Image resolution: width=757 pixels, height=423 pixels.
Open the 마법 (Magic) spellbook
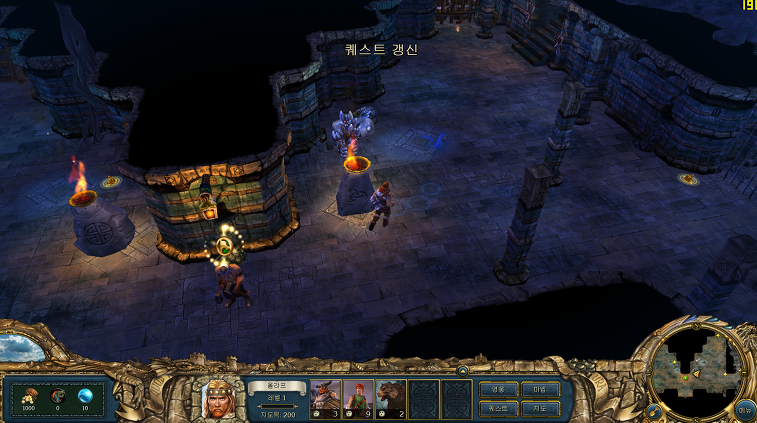pyautogui.click(x=539, y=388)
